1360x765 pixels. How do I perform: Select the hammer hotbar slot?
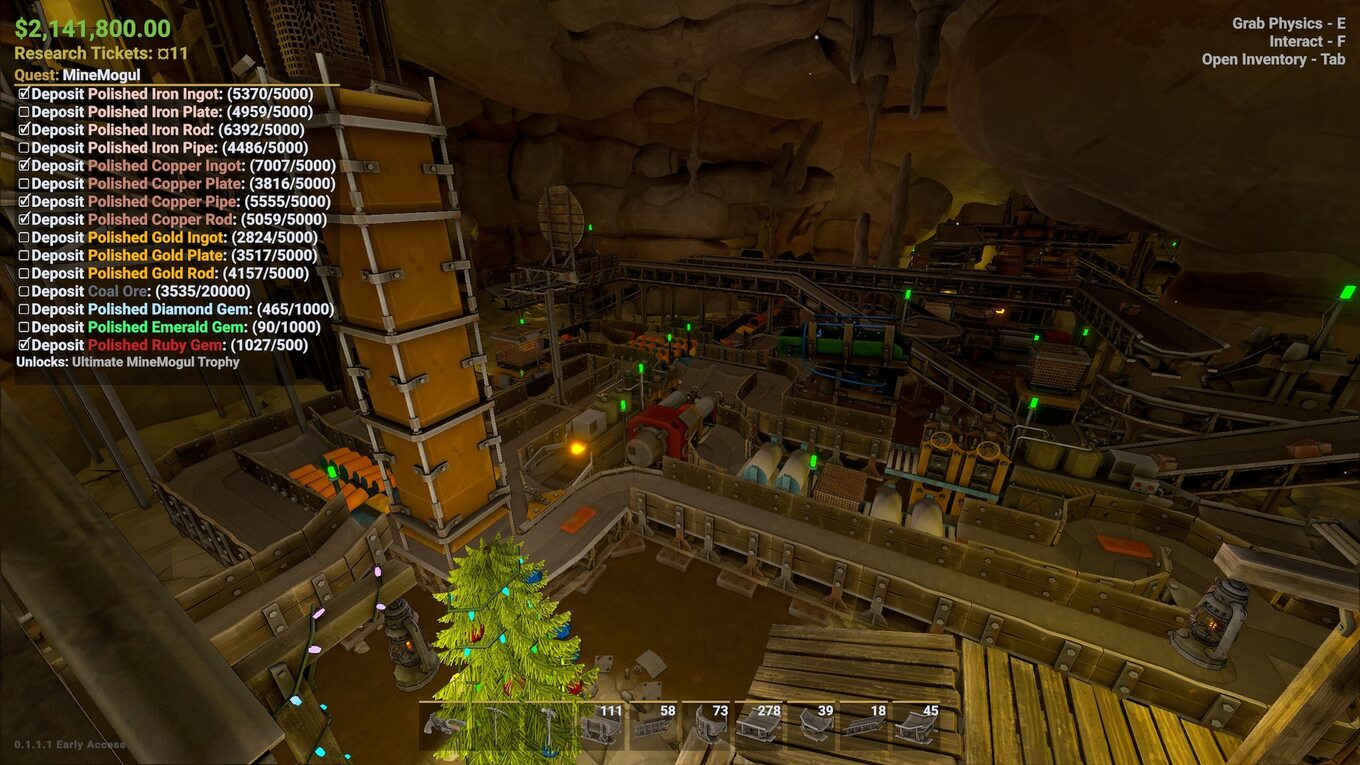(x=550, y=725)
